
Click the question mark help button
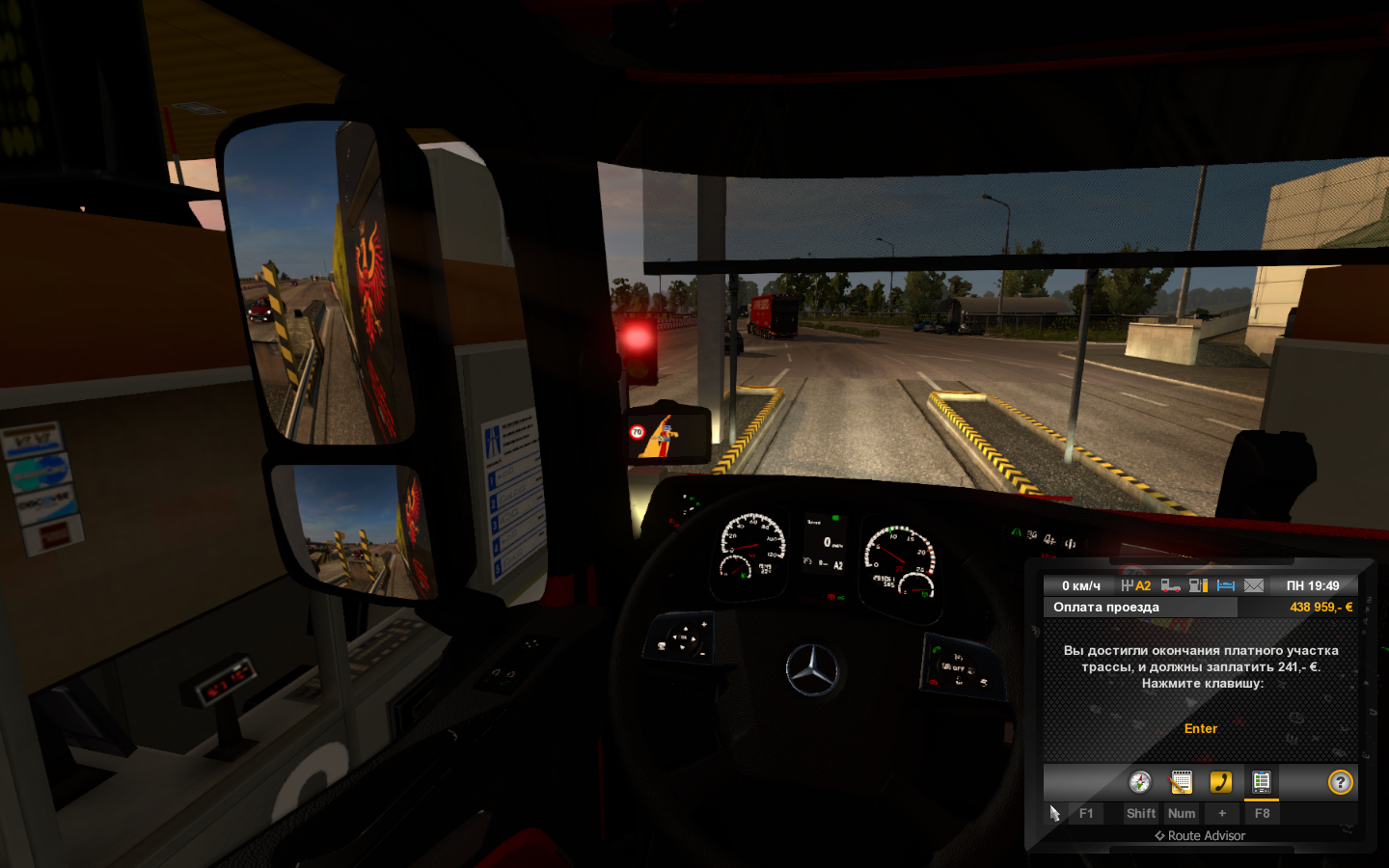pos(1340,782)
